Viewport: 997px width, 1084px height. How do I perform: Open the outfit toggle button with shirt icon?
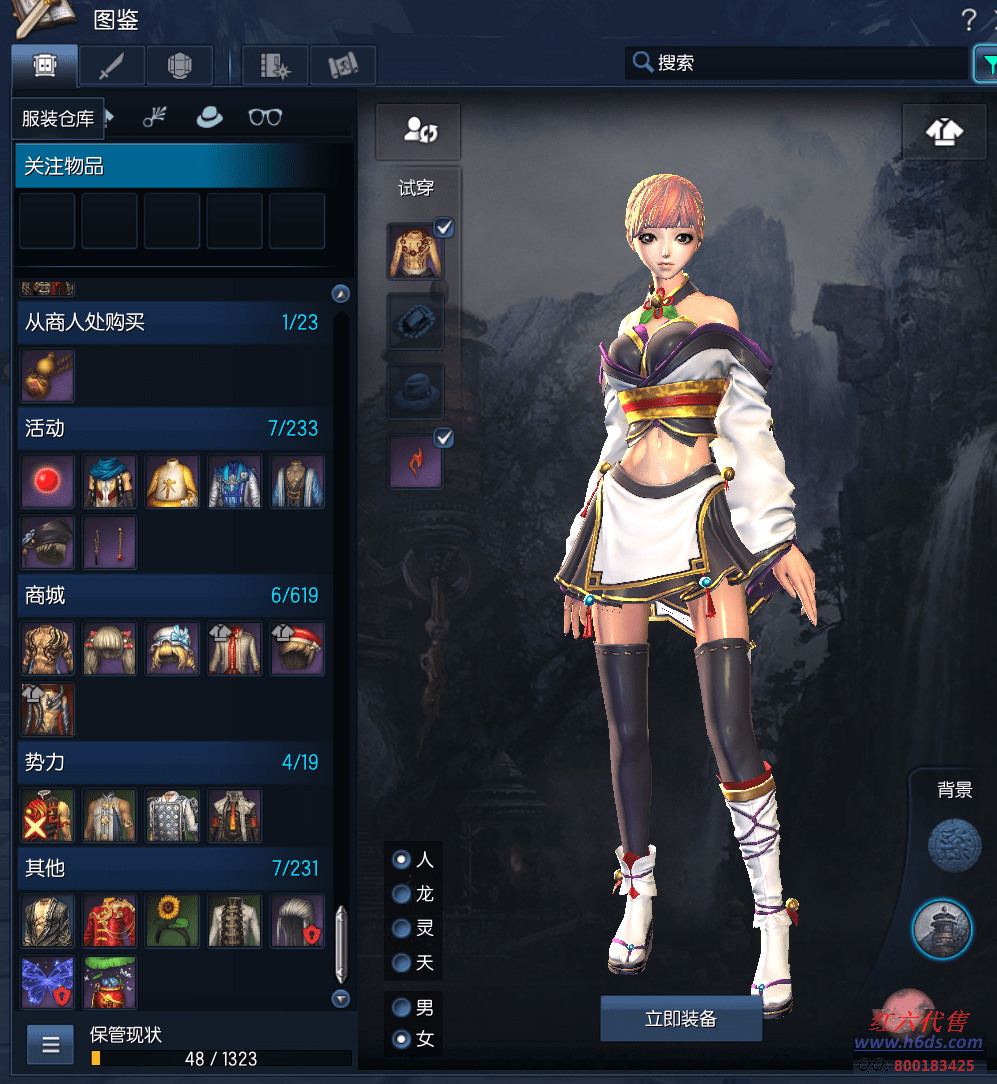click(944, 131)
